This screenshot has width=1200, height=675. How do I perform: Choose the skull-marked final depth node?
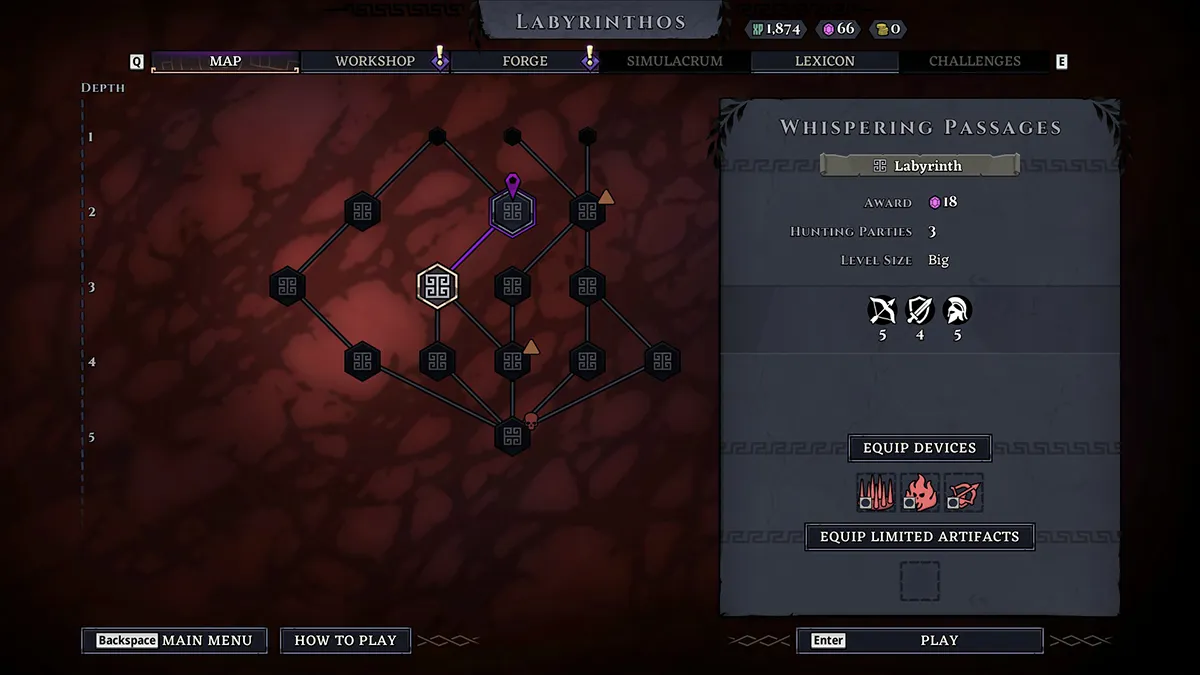tap(512, 437)
